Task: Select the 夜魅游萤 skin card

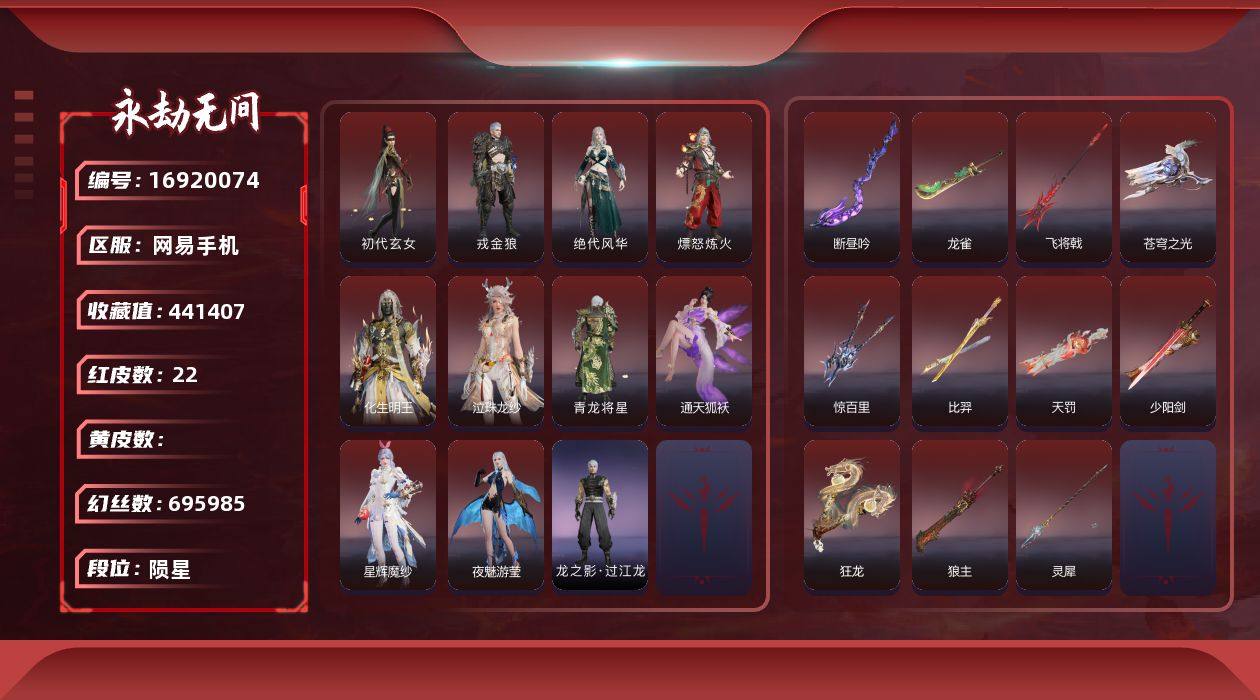Action: (496, 515)
